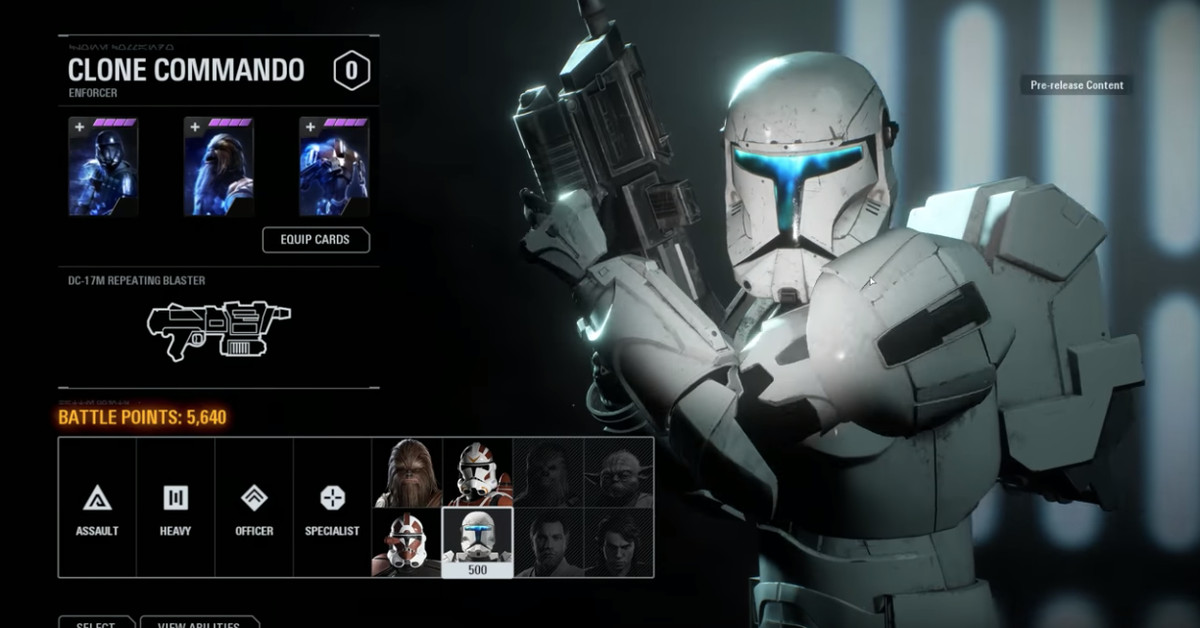Choose the orange-marked clone with jetpack
Image resolution: width=1200 pixels, height=628 pixels.
tap(478, 472)
